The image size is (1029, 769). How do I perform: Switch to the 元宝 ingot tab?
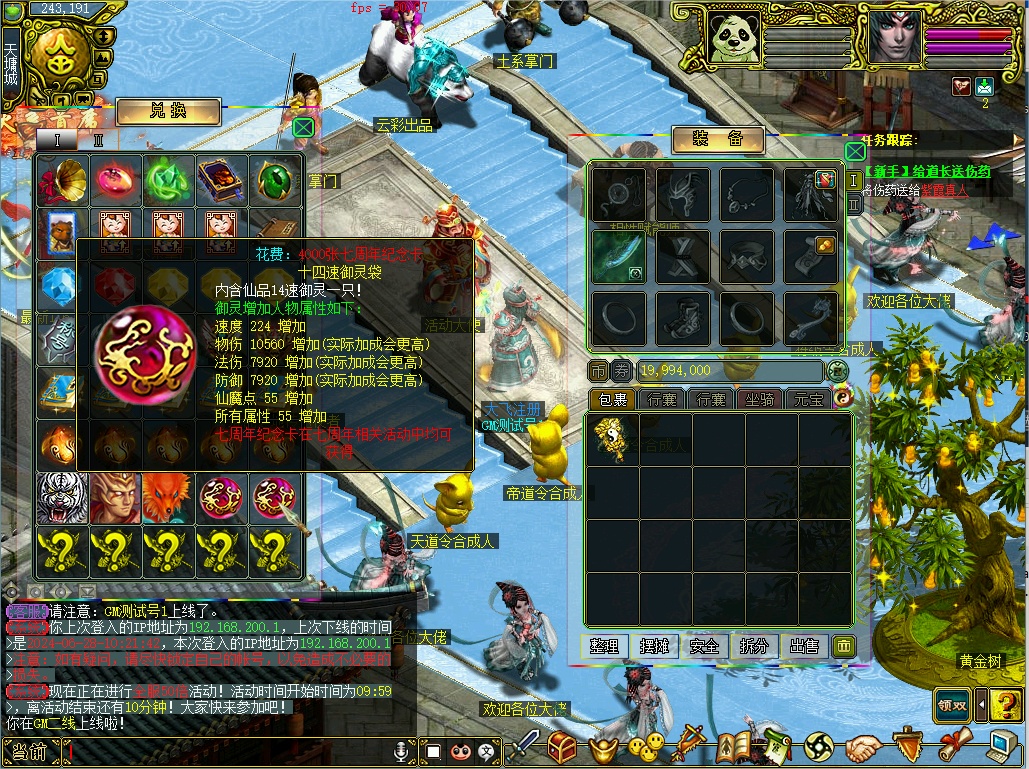(808, 399)
